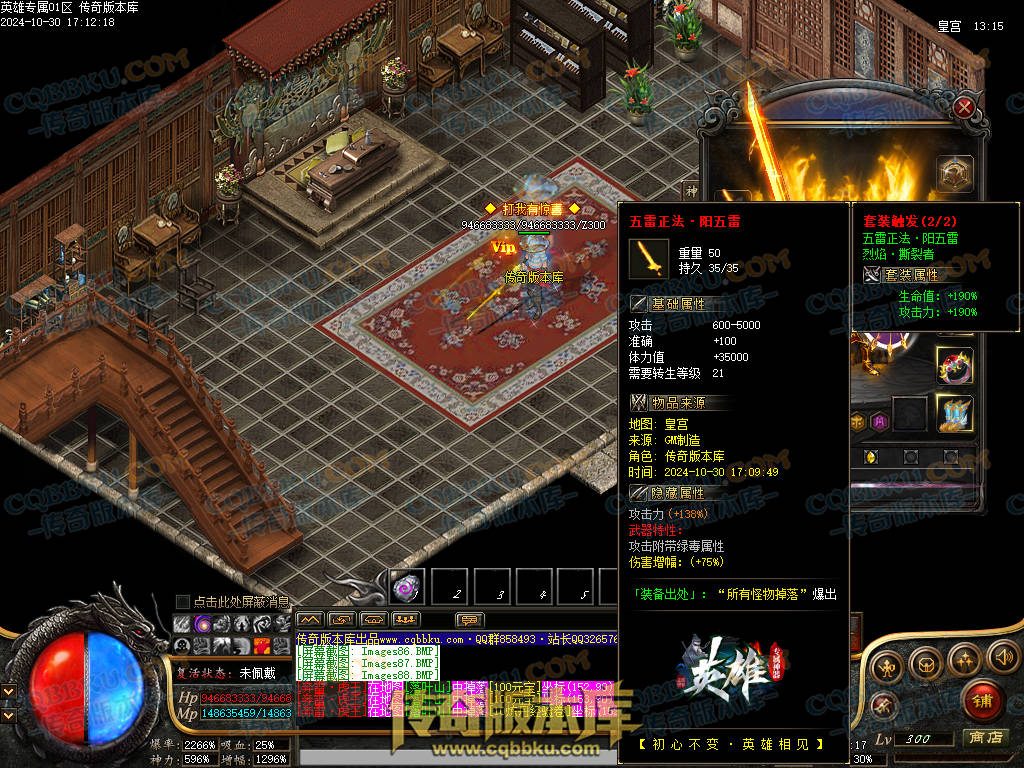The width and height of the screenshot is (1024, 768).
Task: Select the blue crystal boots equipment slot
Action: tap(954, 413)
